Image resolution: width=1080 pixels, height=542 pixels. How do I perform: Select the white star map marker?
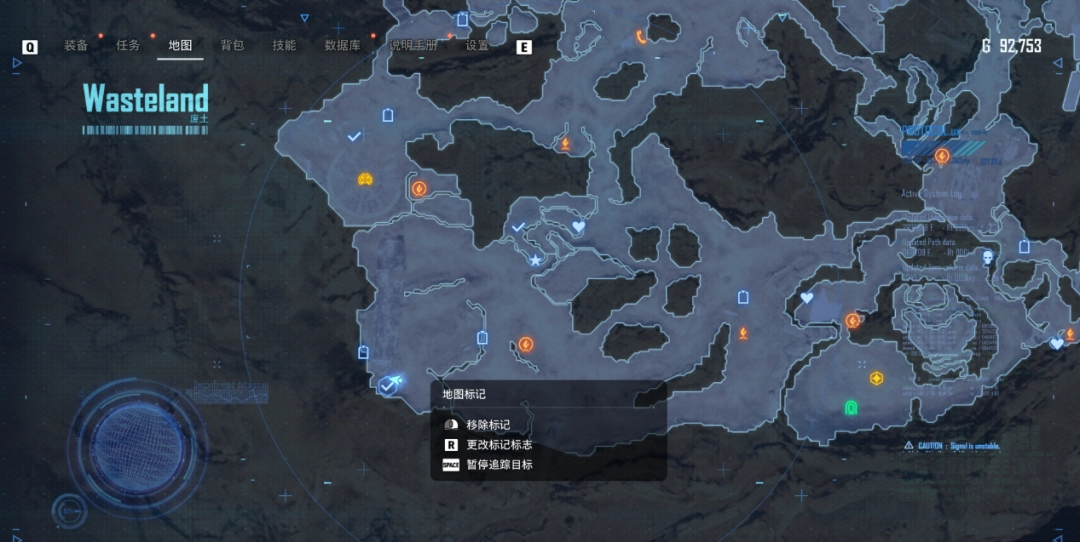pos(535,260)
